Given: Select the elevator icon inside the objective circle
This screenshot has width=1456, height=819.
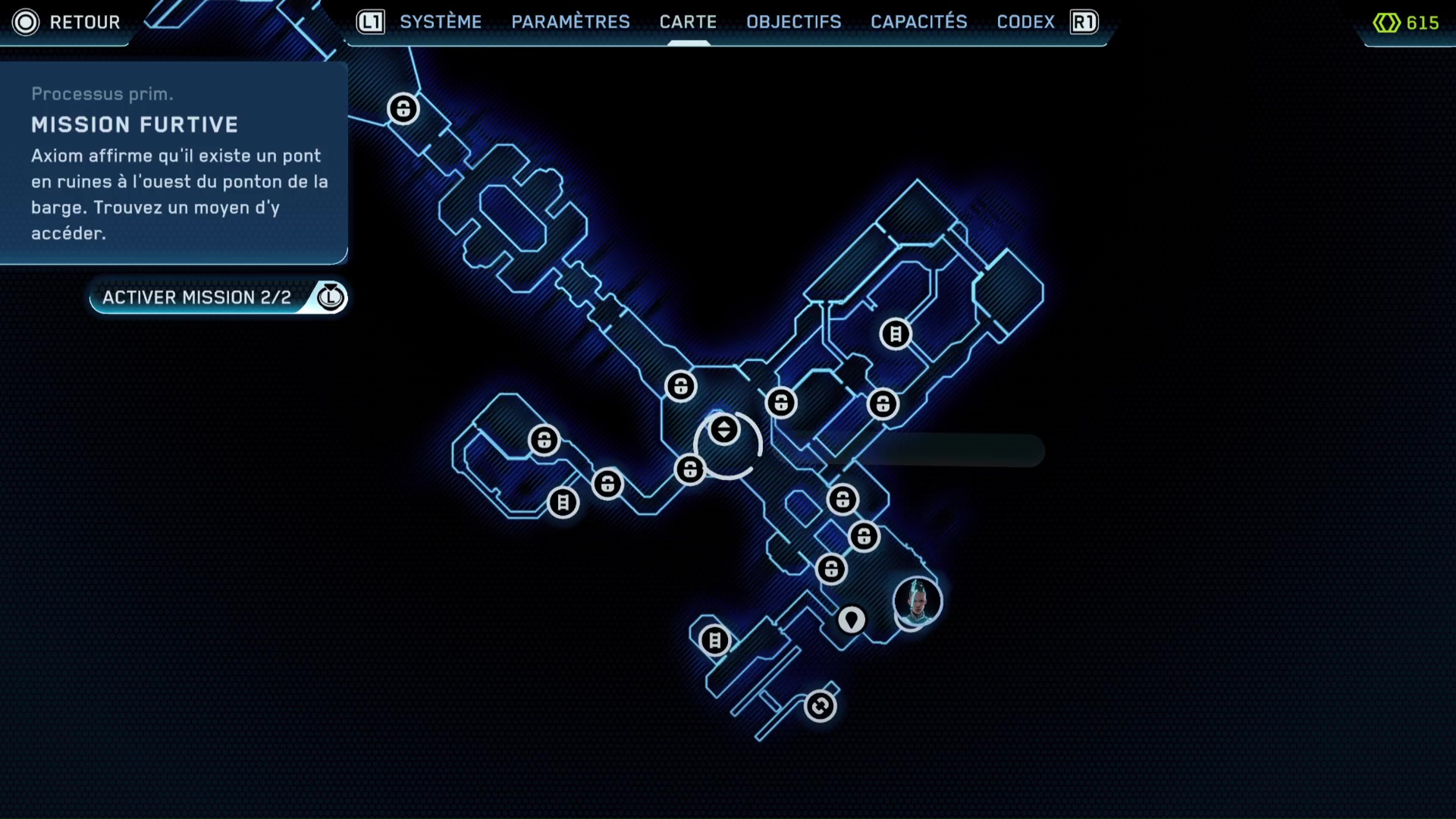Looking at the screenshot, I should 724,428.
